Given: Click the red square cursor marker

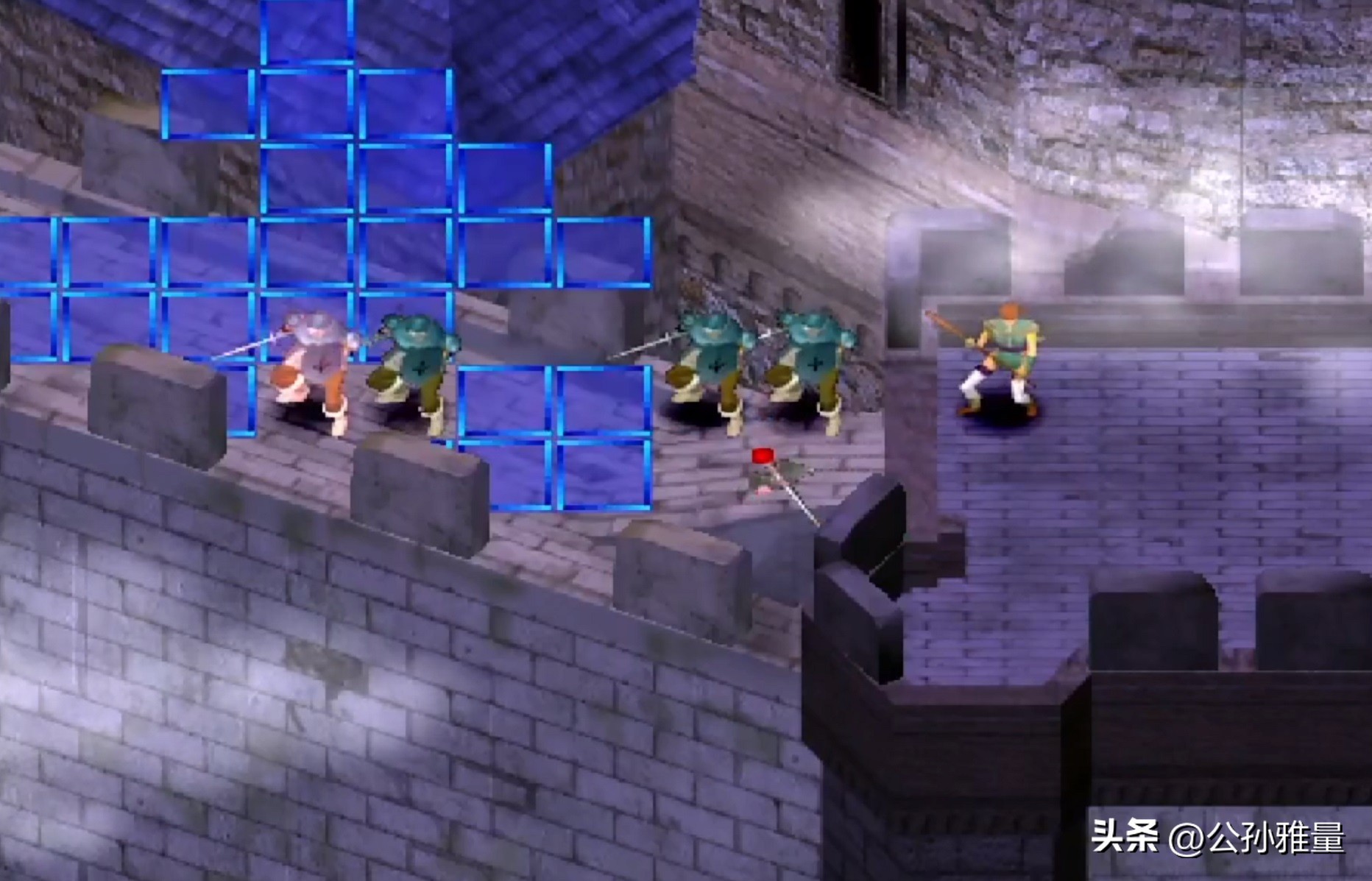Looking at the screenshot, I should (x=762, y=456).
